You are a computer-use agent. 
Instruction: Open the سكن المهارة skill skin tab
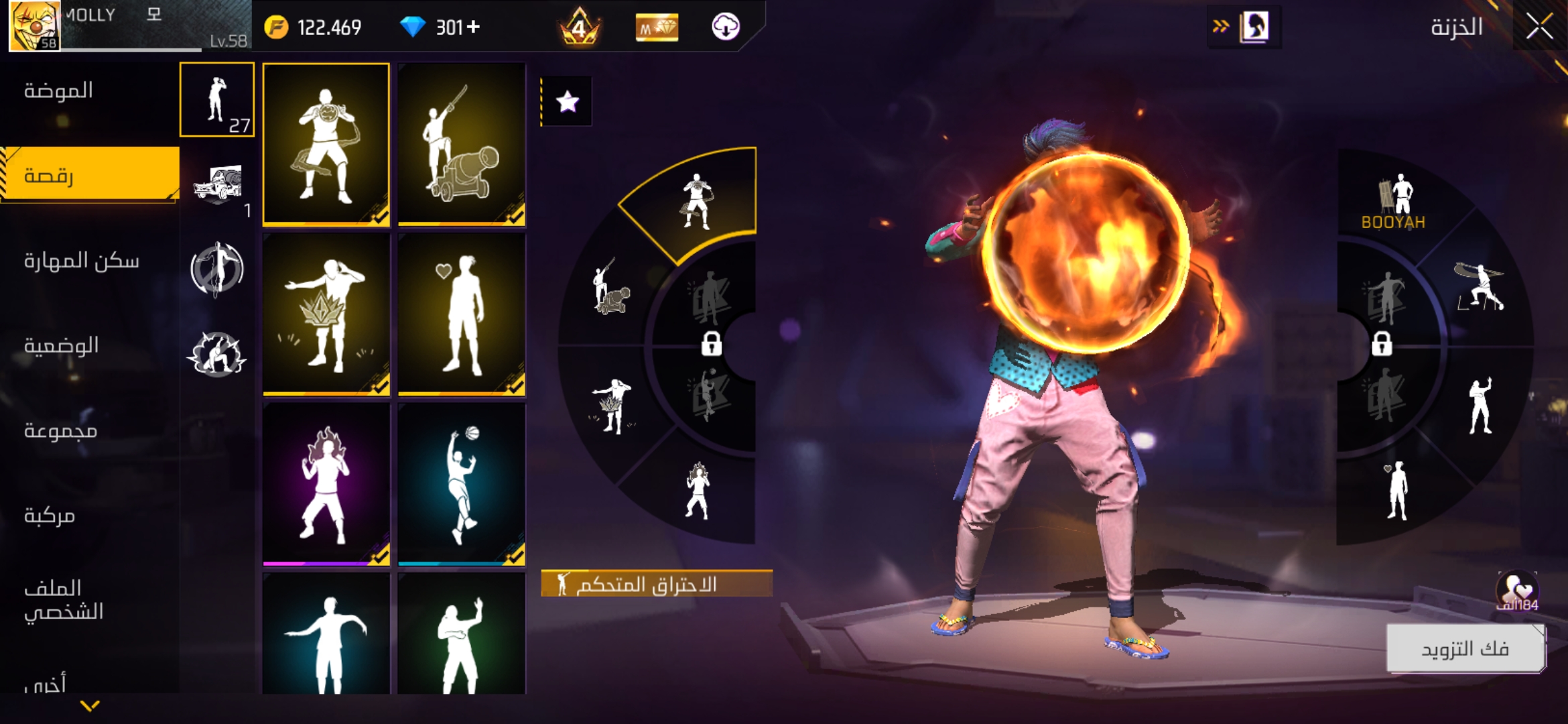82,261
